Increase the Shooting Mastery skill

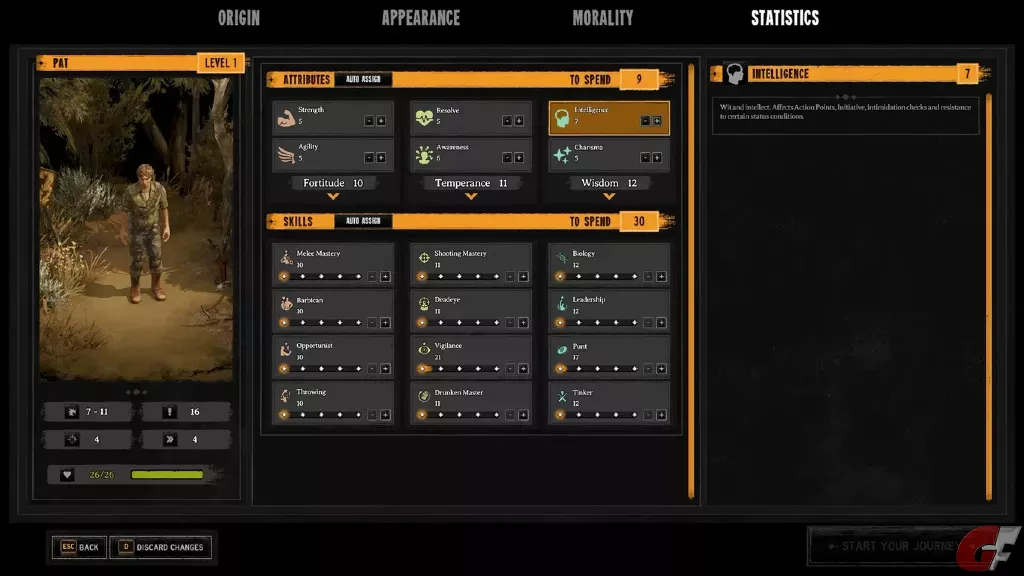coord(523,276)
